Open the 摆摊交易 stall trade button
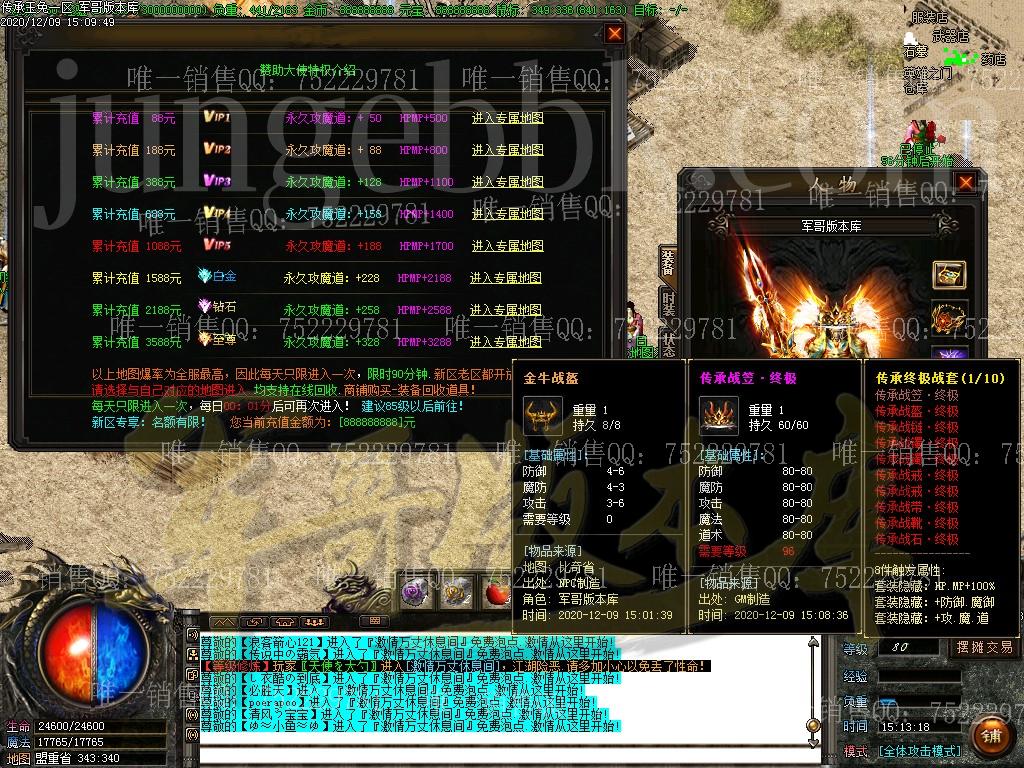 click(x=984, y=647)
